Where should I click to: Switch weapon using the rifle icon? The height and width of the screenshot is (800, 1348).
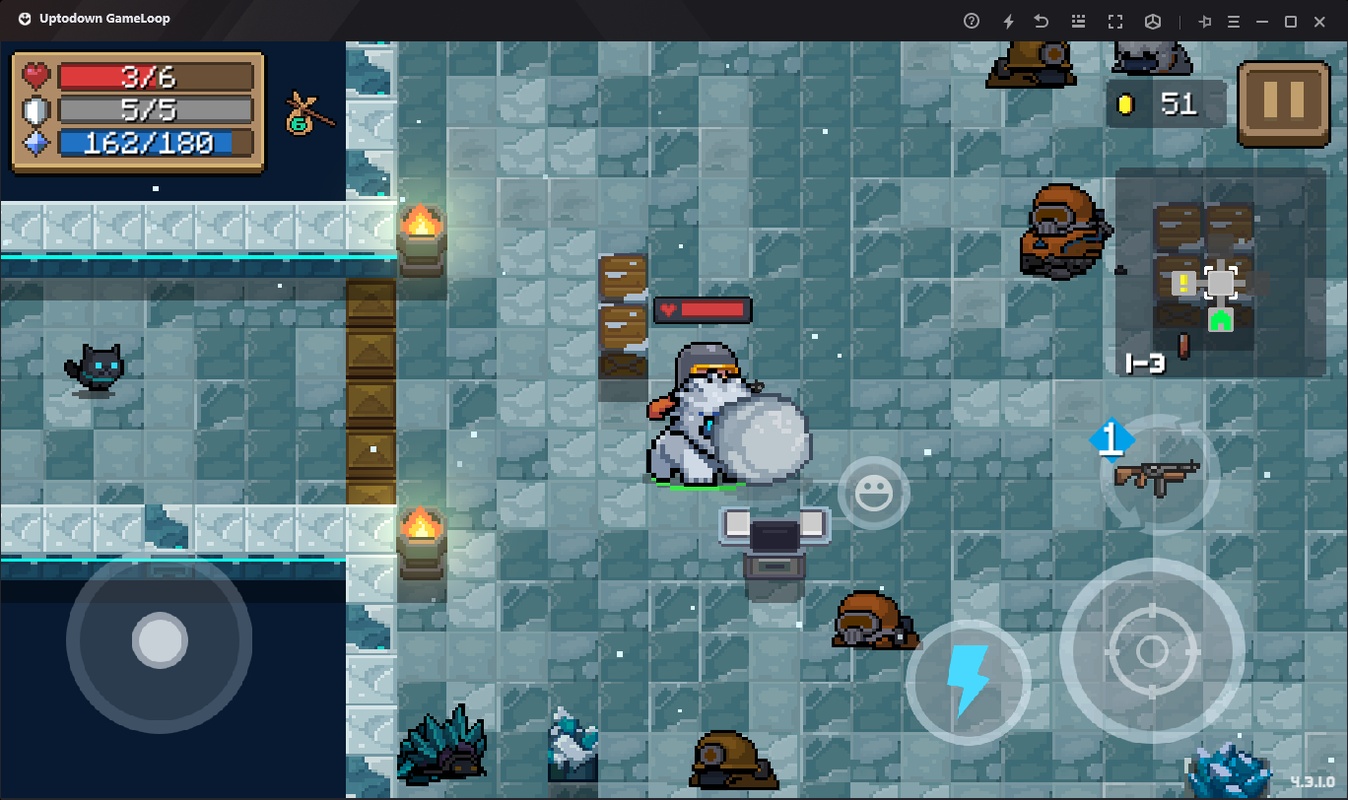coord(1158,473)
